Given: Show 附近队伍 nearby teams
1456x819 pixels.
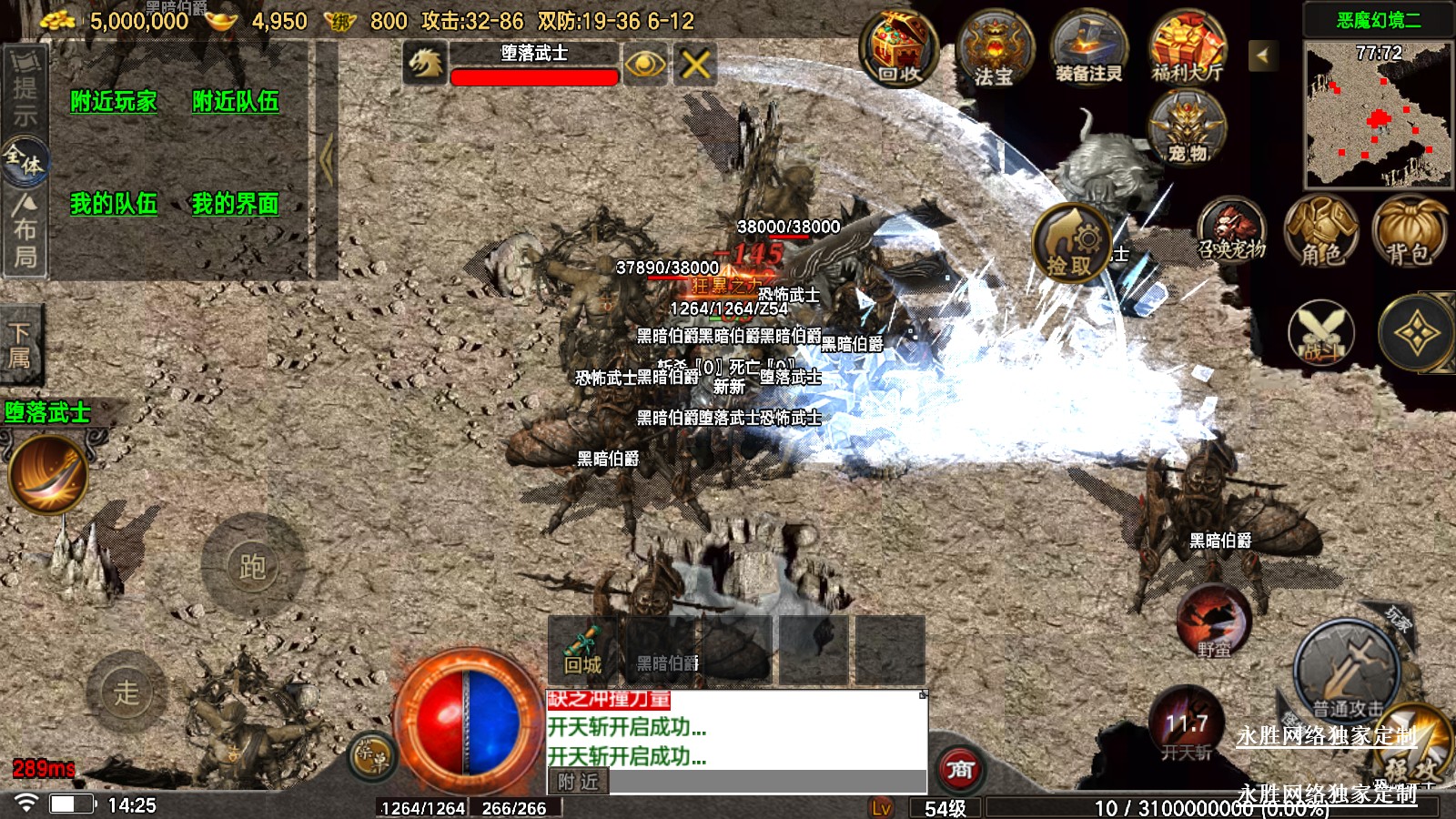Looking at the screenshot, I should [236, 101].
